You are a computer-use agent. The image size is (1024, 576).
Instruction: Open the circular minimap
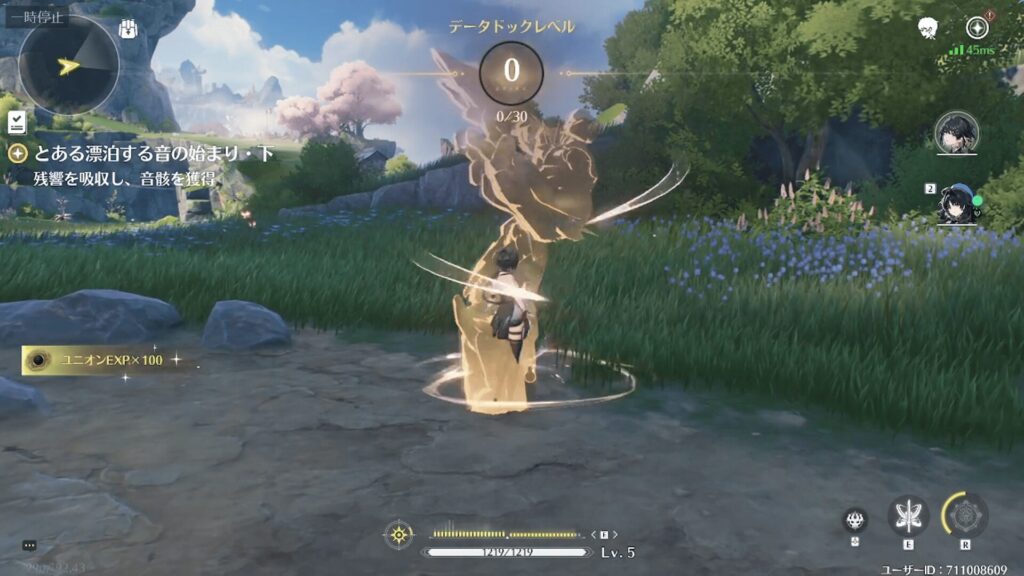click(69, 65)
